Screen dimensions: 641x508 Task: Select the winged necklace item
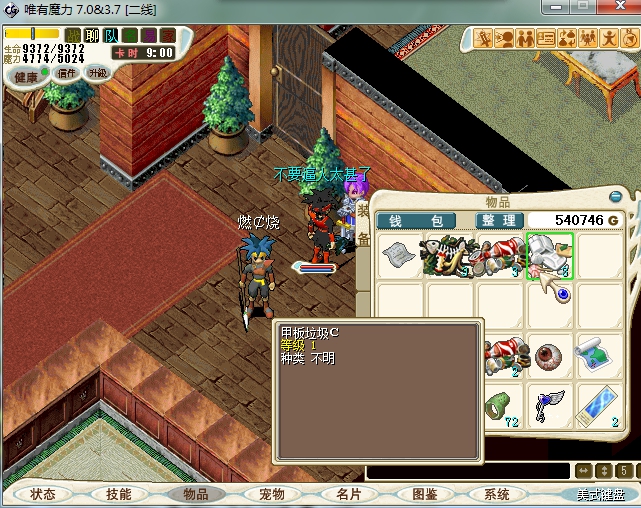(x=548, y=405)
